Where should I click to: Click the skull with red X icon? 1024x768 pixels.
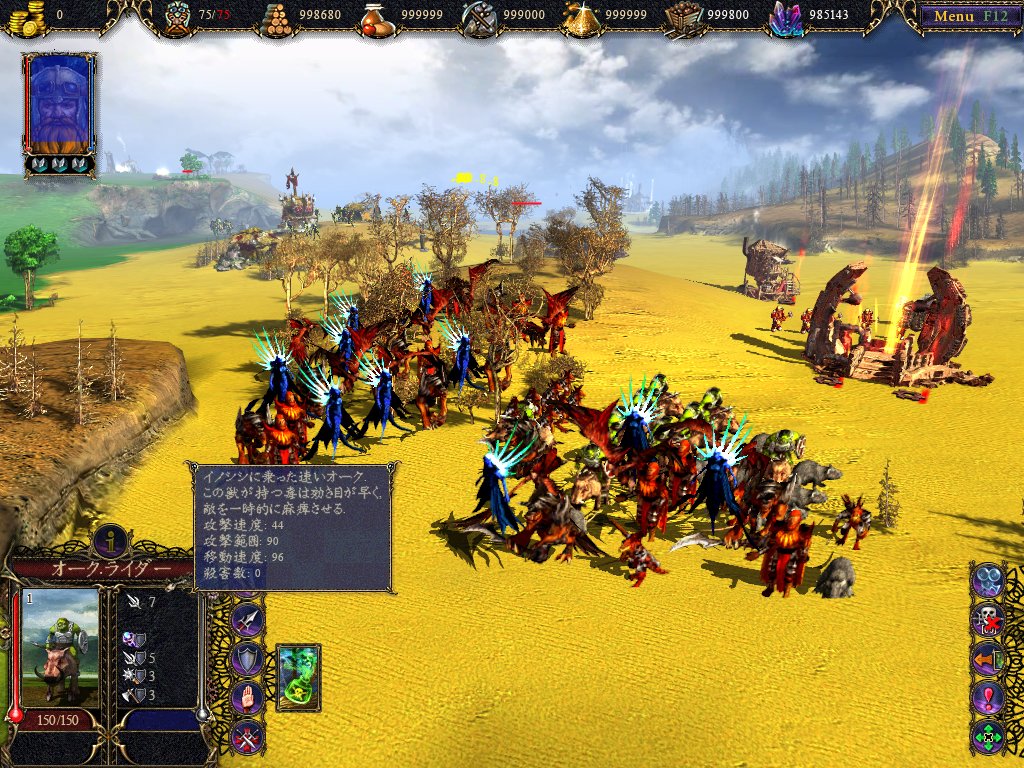(x=988, y=619)
